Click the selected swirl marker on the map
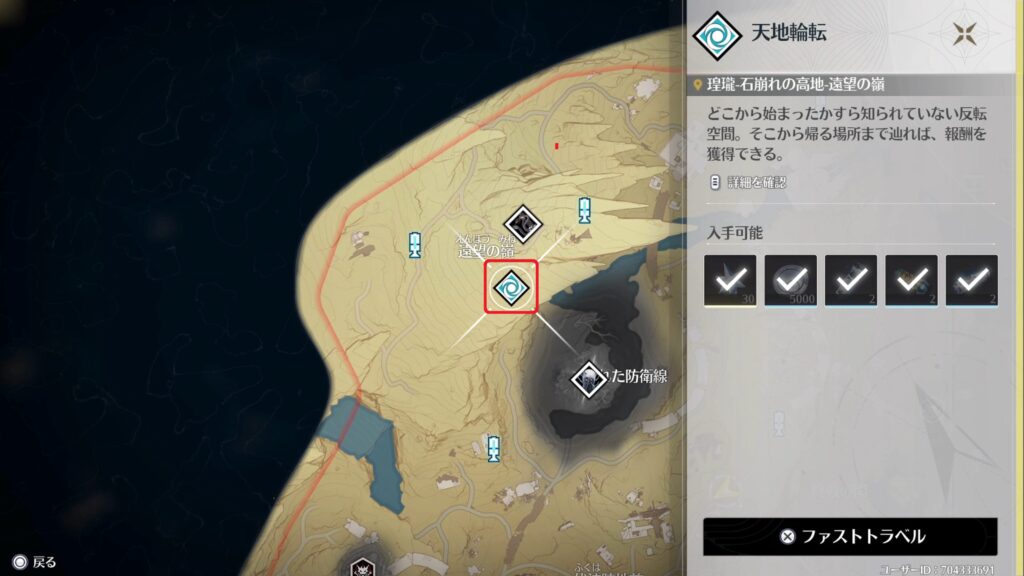 pyautogui.click(x=511, y=288)
